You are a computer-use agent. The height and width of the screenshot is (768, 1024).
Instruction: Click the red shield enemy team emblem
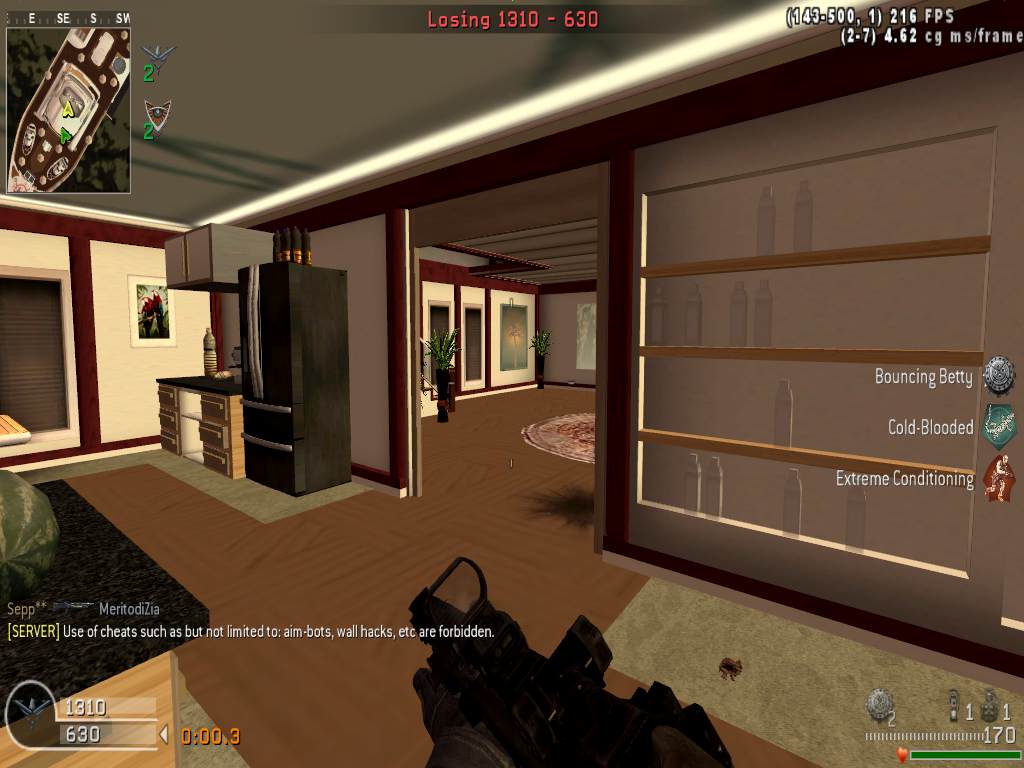coord(157,112)
